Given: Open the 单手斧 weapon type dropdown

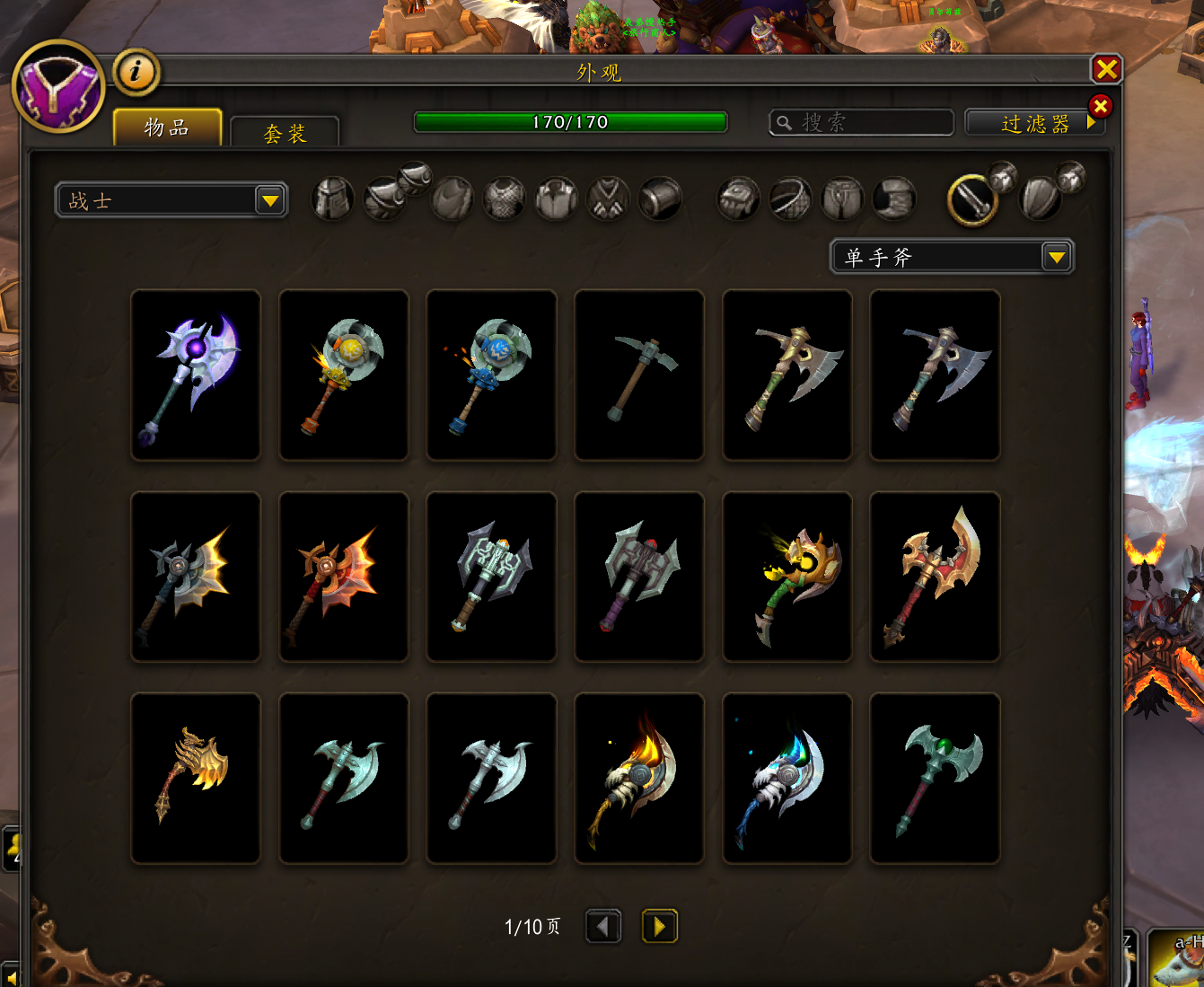Looking at the screenshot, I should (x=952, y=258).
